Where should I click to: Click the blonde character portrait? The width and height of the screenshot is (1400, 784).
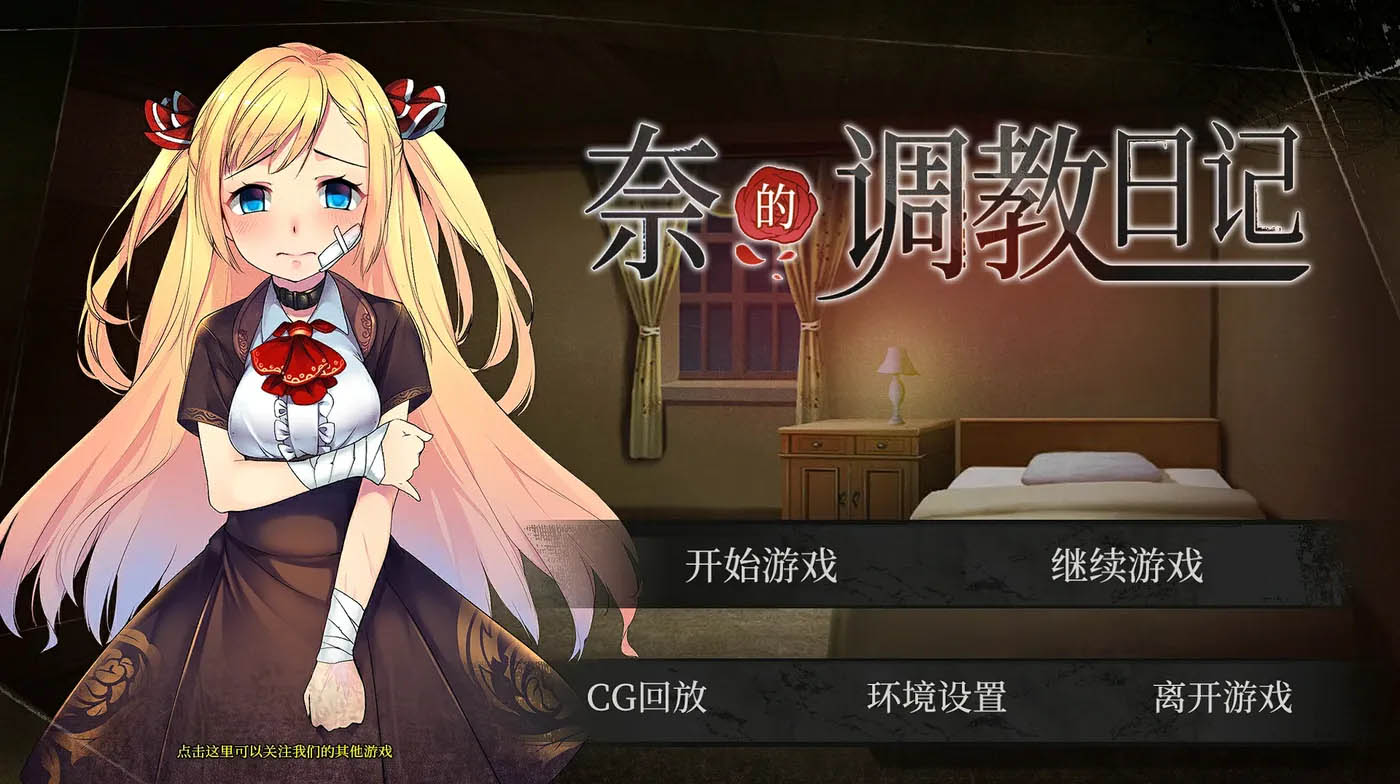pos(280,400)
